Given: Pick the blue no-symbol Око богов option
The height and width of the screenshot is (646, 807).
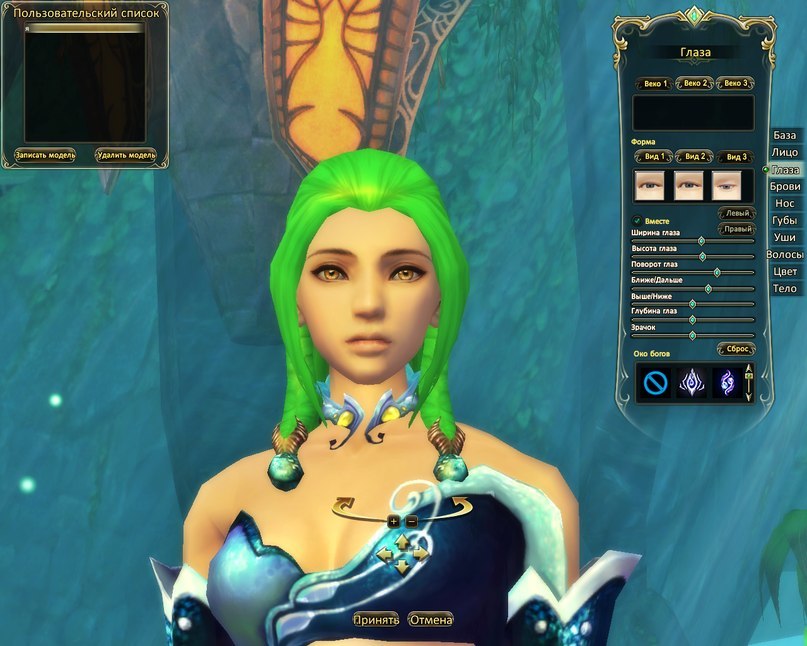Looking at the screenshot, I should tap(653, 383).
